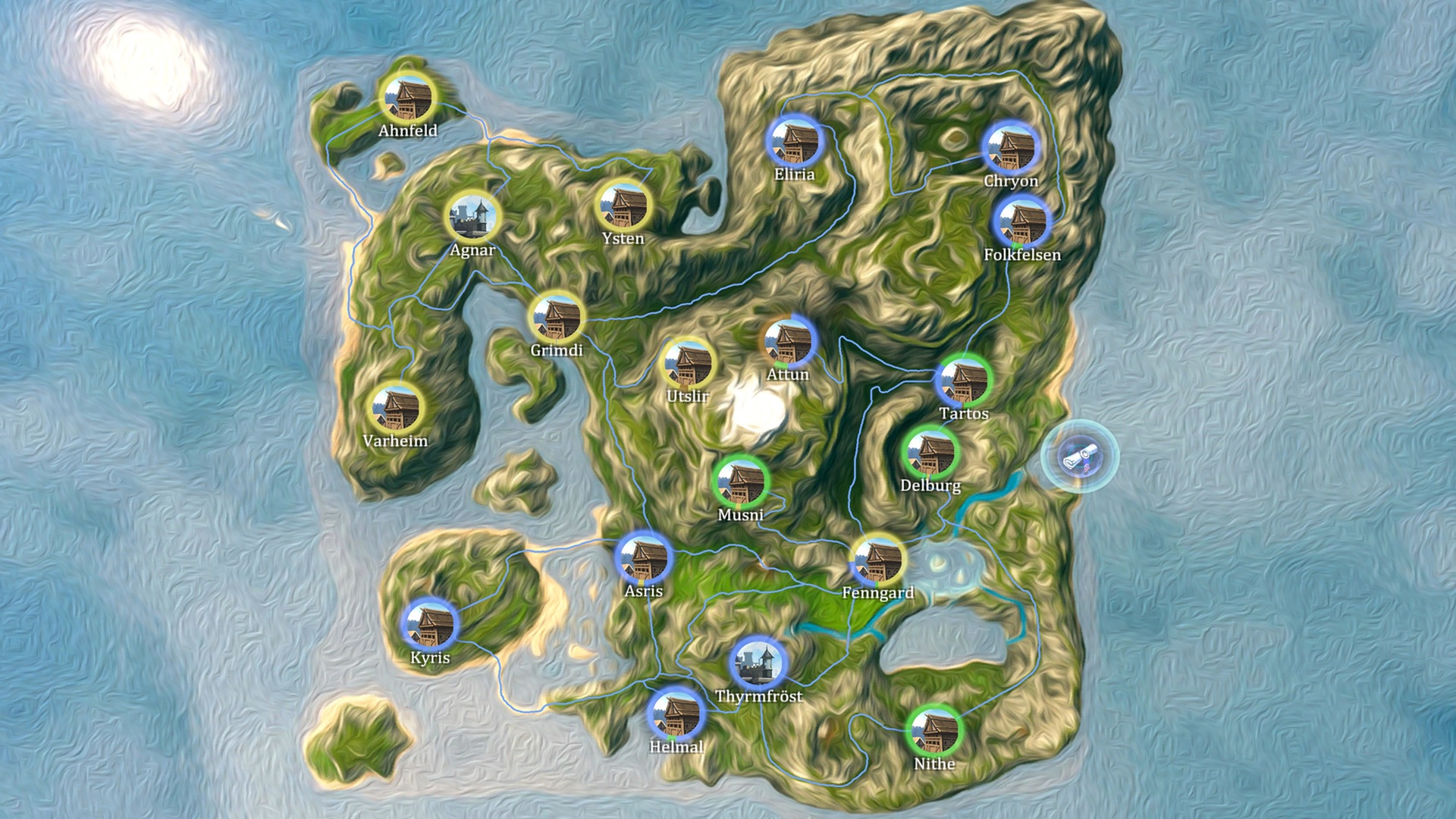The image size is (1456, 819).
Task: Click the Thyrmfröst castle marker
Action: pyautogui.click(x=758, y=663)
